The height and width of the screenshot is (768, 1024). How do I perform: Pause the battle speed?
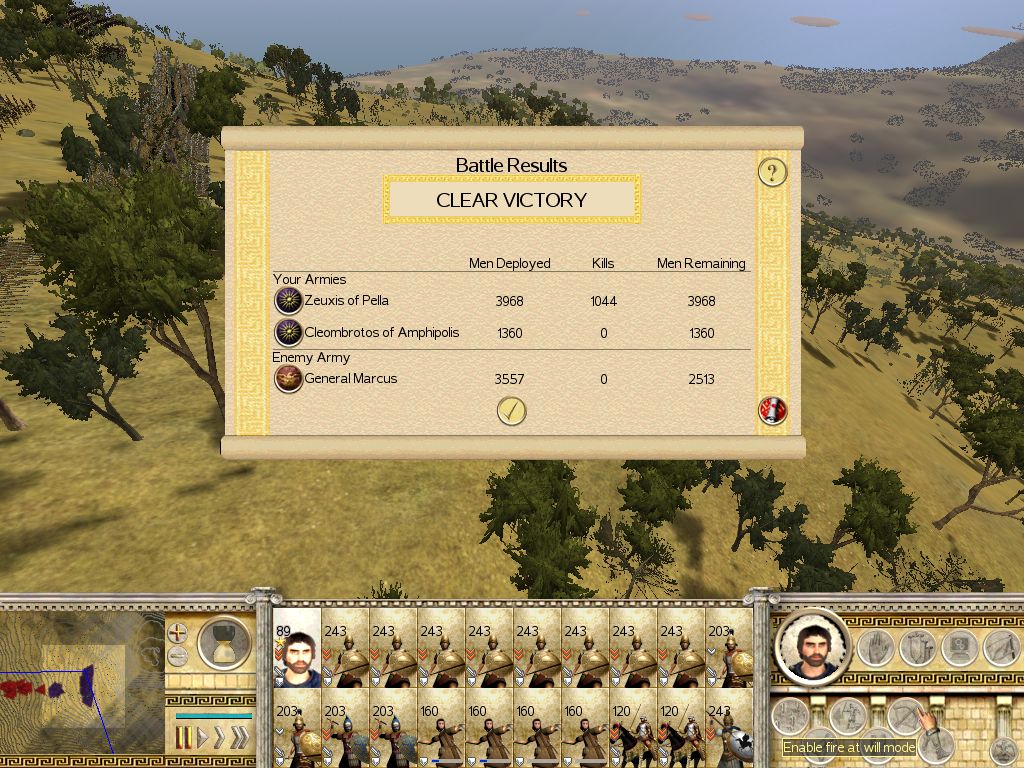point(185,738)
